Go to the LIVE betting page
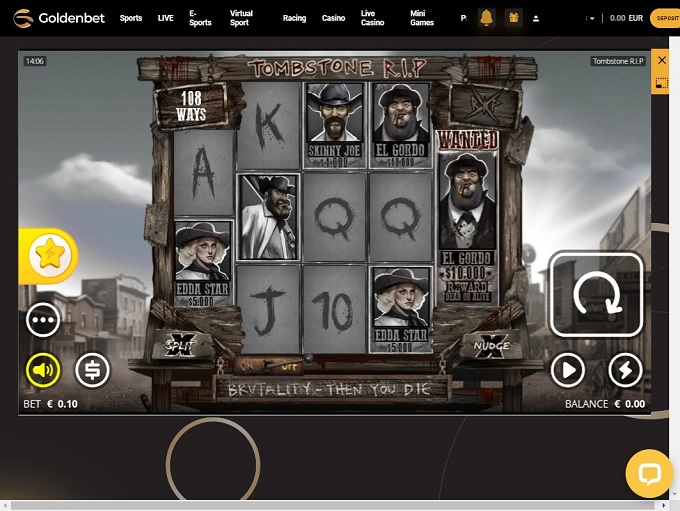This screenshot has width=680, height=511. coord(165,18)
